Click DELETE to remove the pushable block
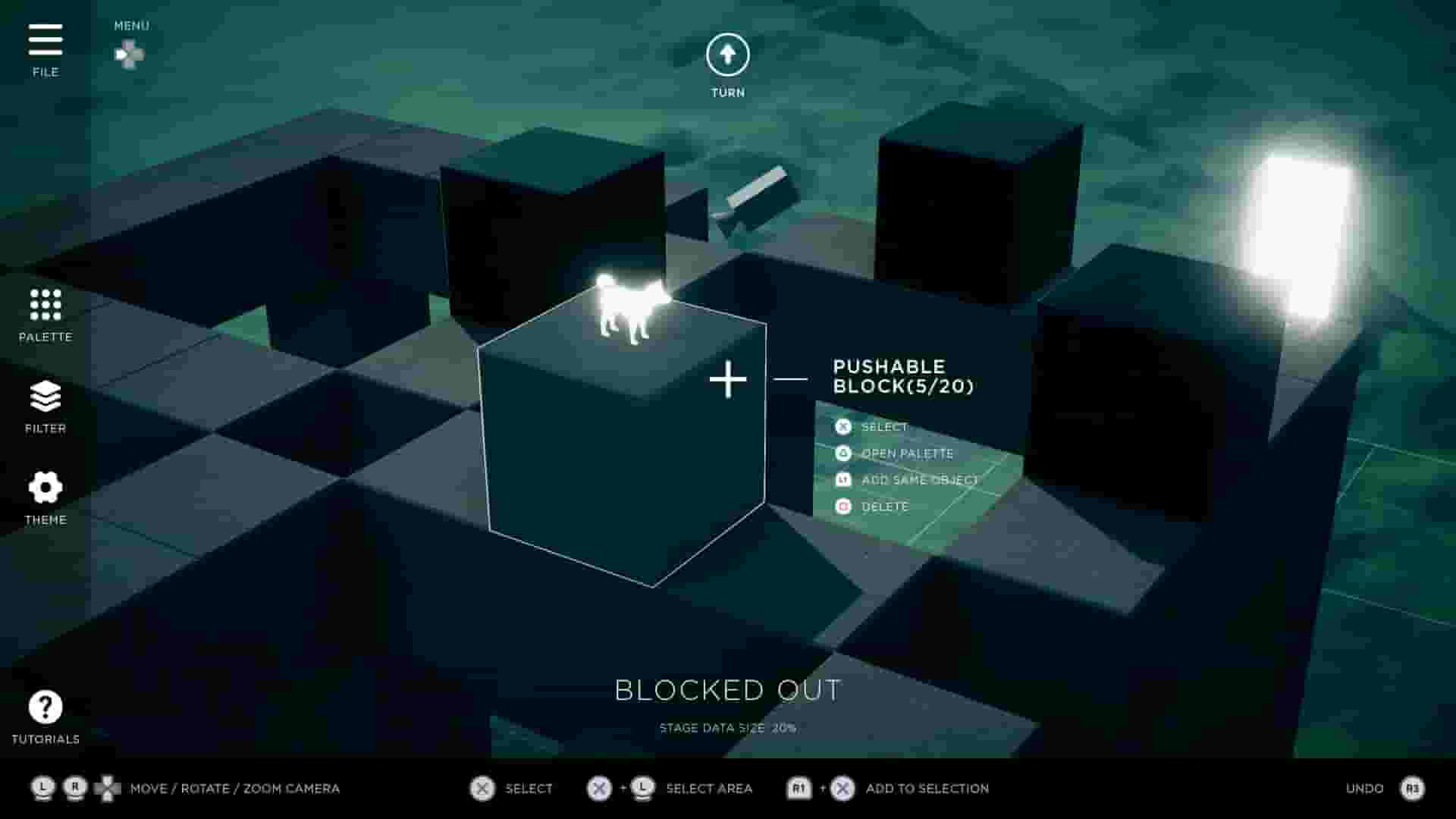 (885, 507)
